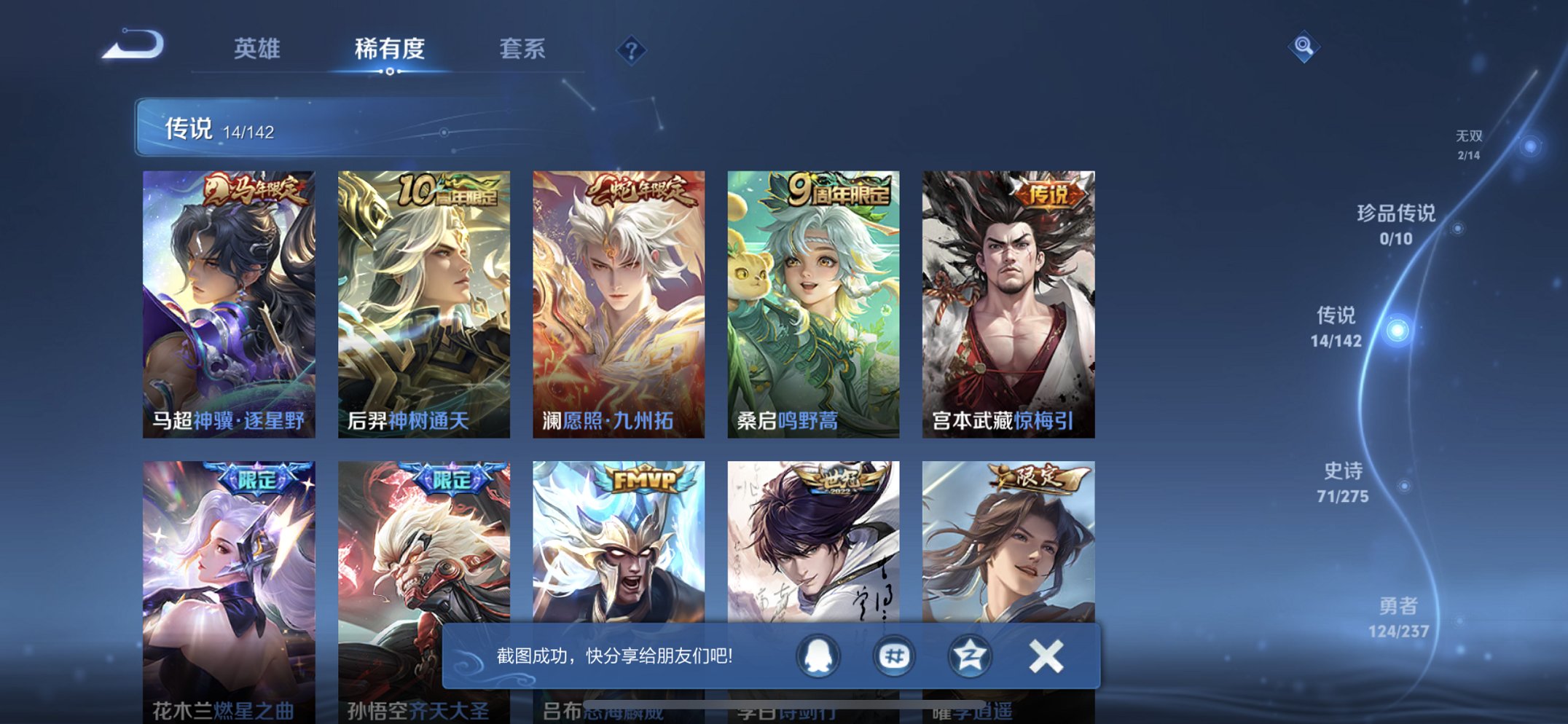Viewport: 1568px width, 724px height.
Task: Click the 稀有度 tab label
Action: click(391, 49)
